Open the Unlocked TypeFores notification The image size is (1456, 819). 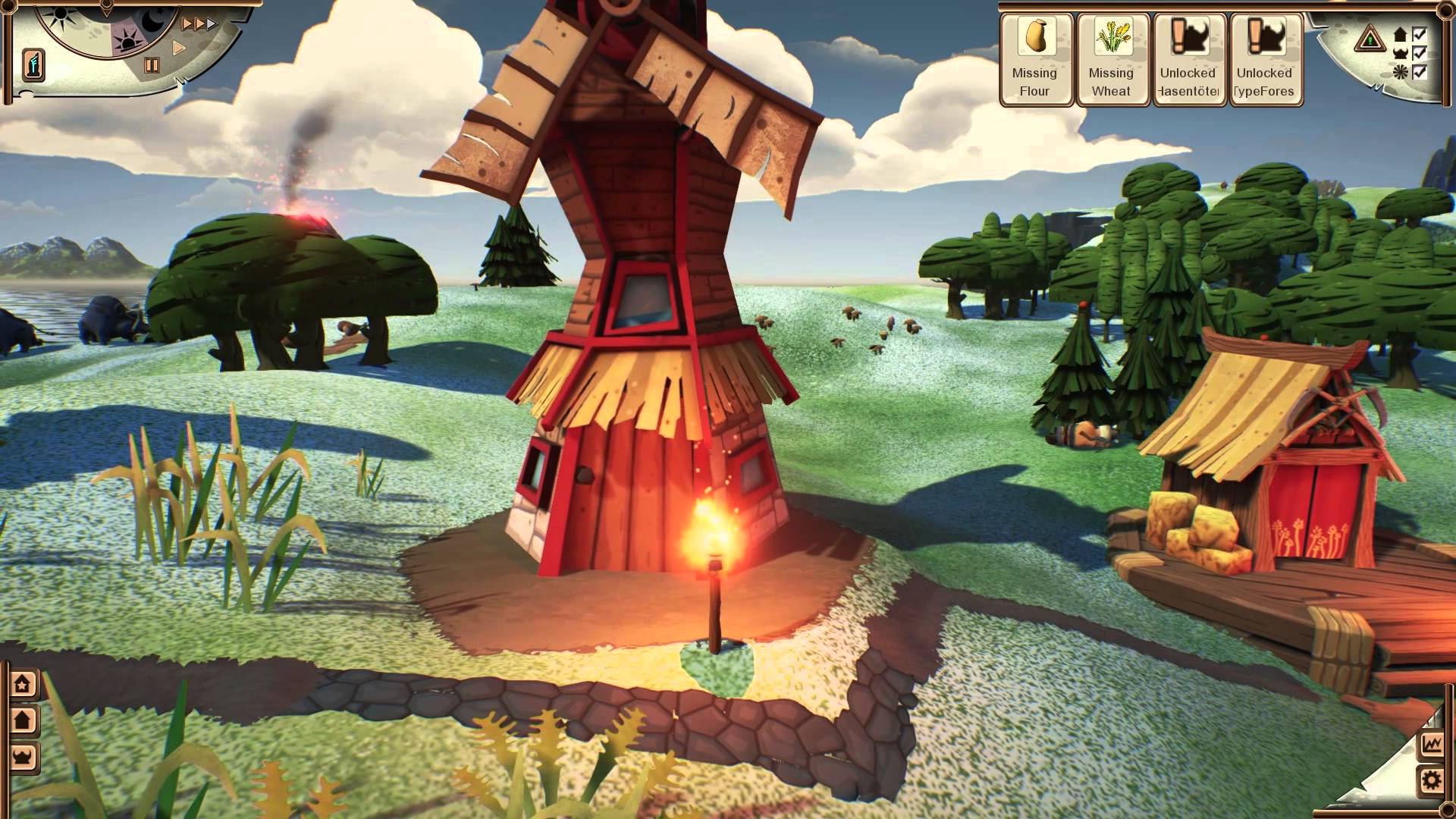point(1264,59)
